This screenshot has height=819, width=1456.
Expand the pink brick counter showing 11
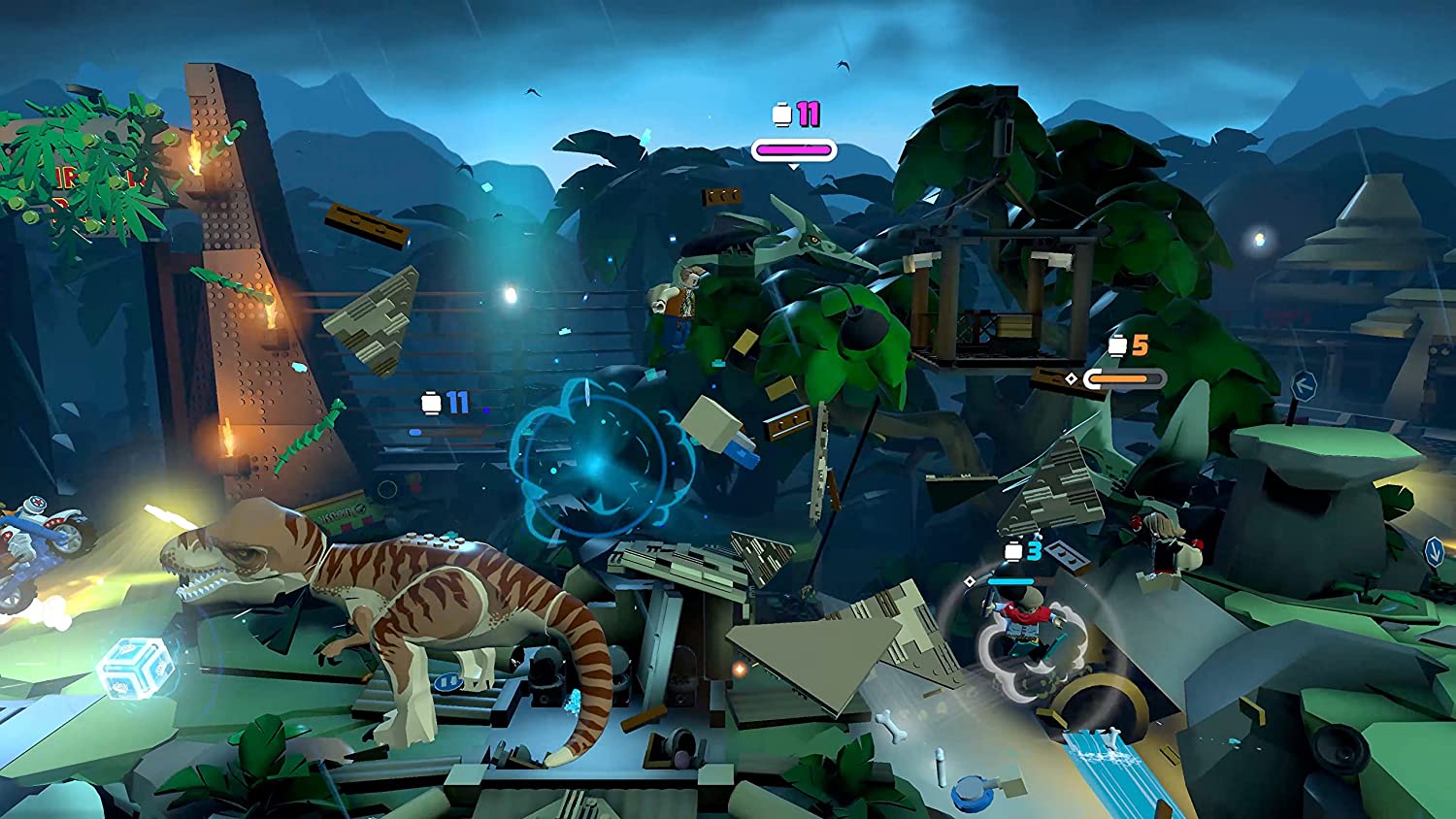point(806,114)
